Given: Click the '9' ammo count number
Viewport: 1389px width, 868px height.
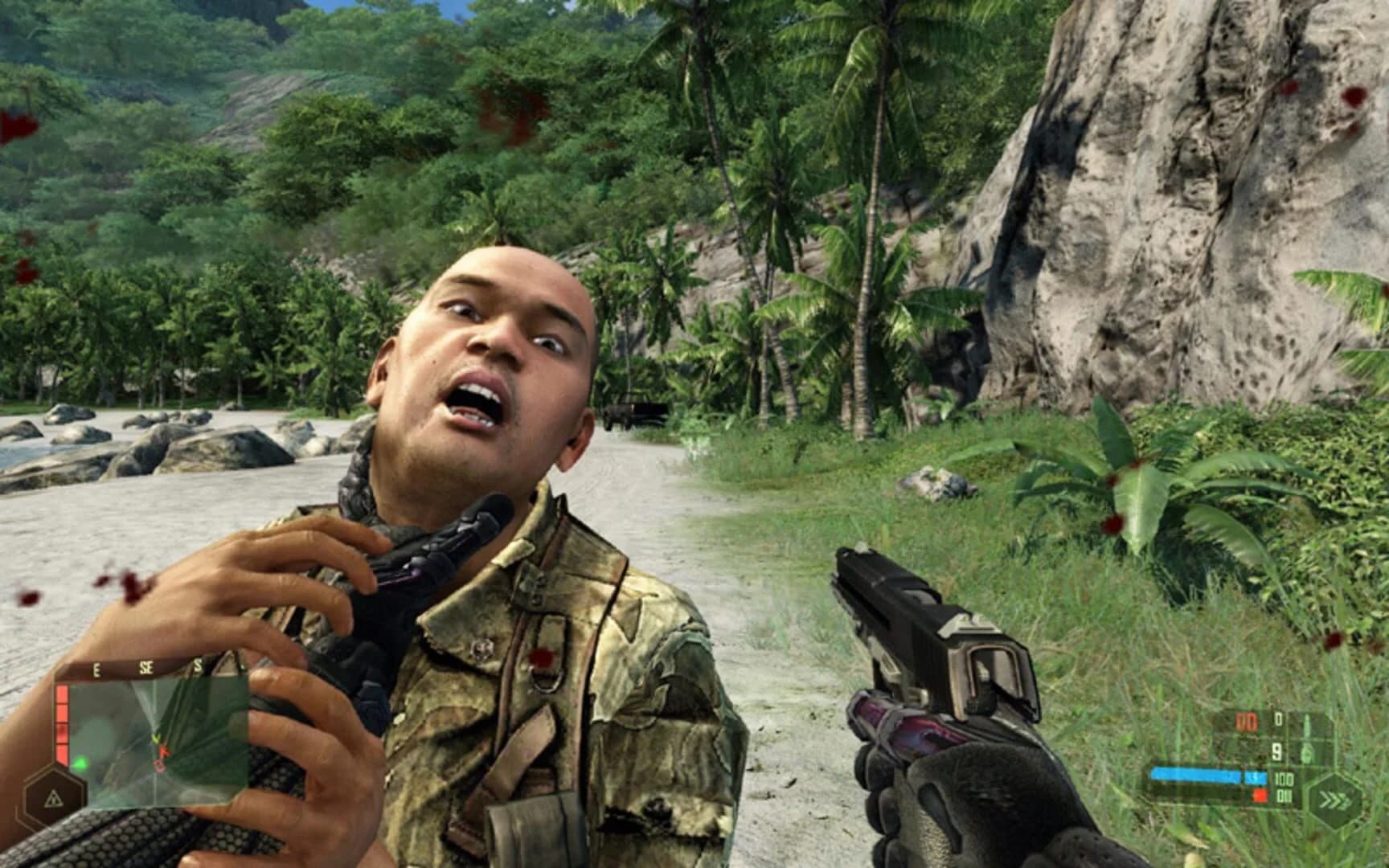Looking at the screenshot, I should [x=1278, y=751].
